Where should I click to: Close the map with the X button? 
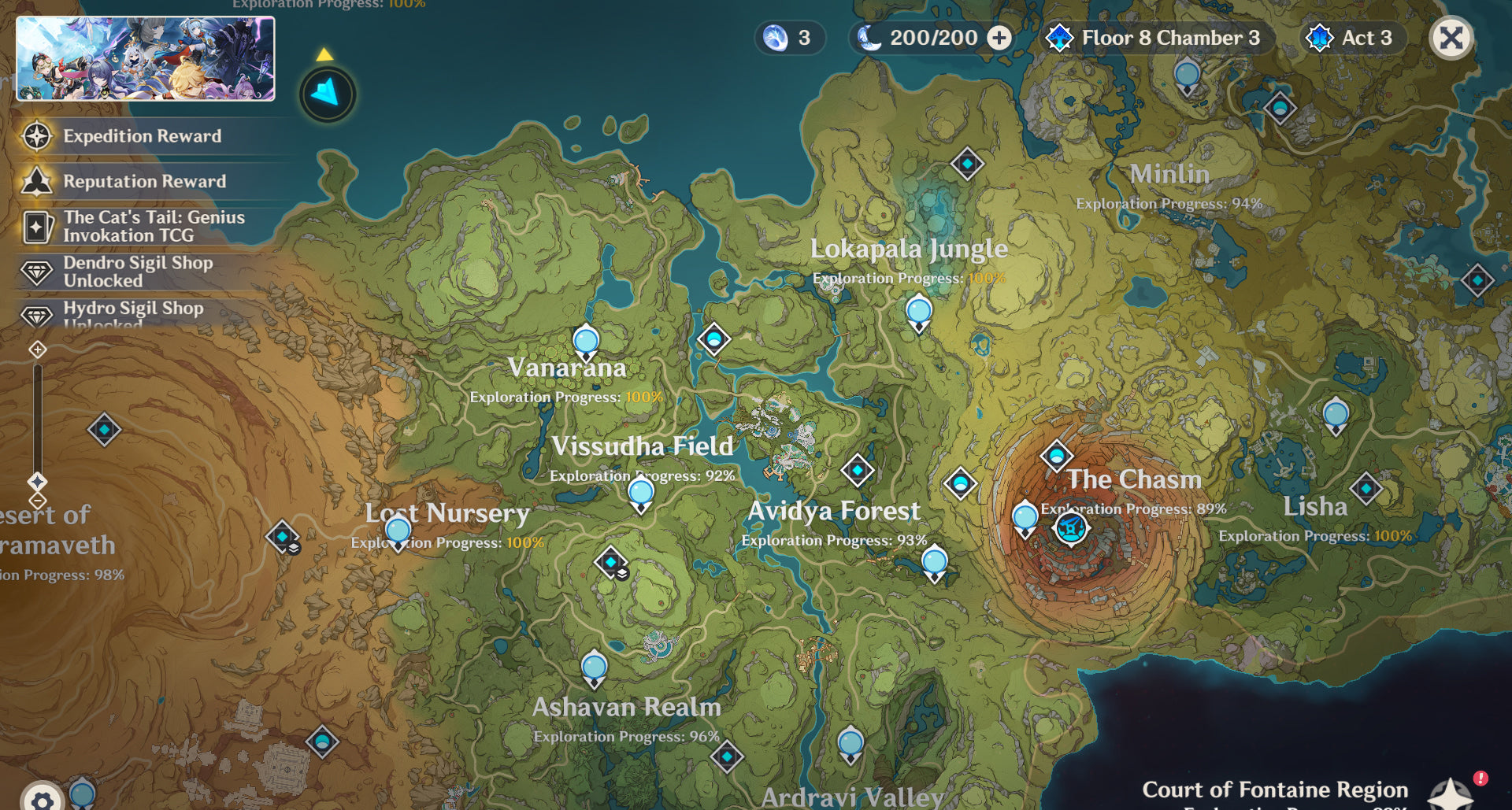click(1451, 38)
